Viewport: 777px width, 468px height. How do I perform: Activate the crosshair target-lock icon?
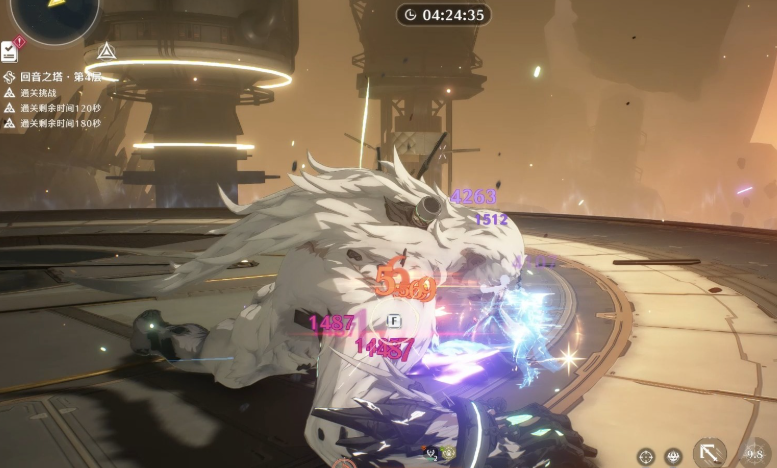click(645, 456)
